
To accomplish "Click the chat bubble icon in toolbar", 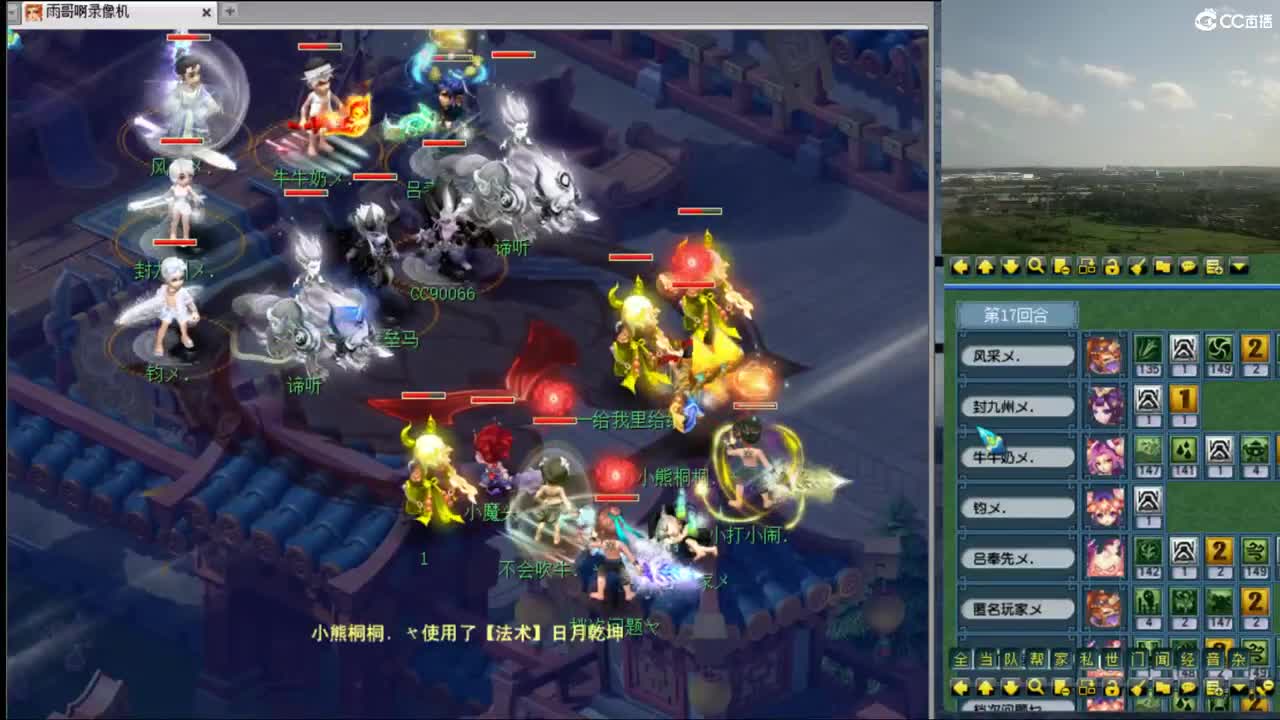I will point(1188,267).
